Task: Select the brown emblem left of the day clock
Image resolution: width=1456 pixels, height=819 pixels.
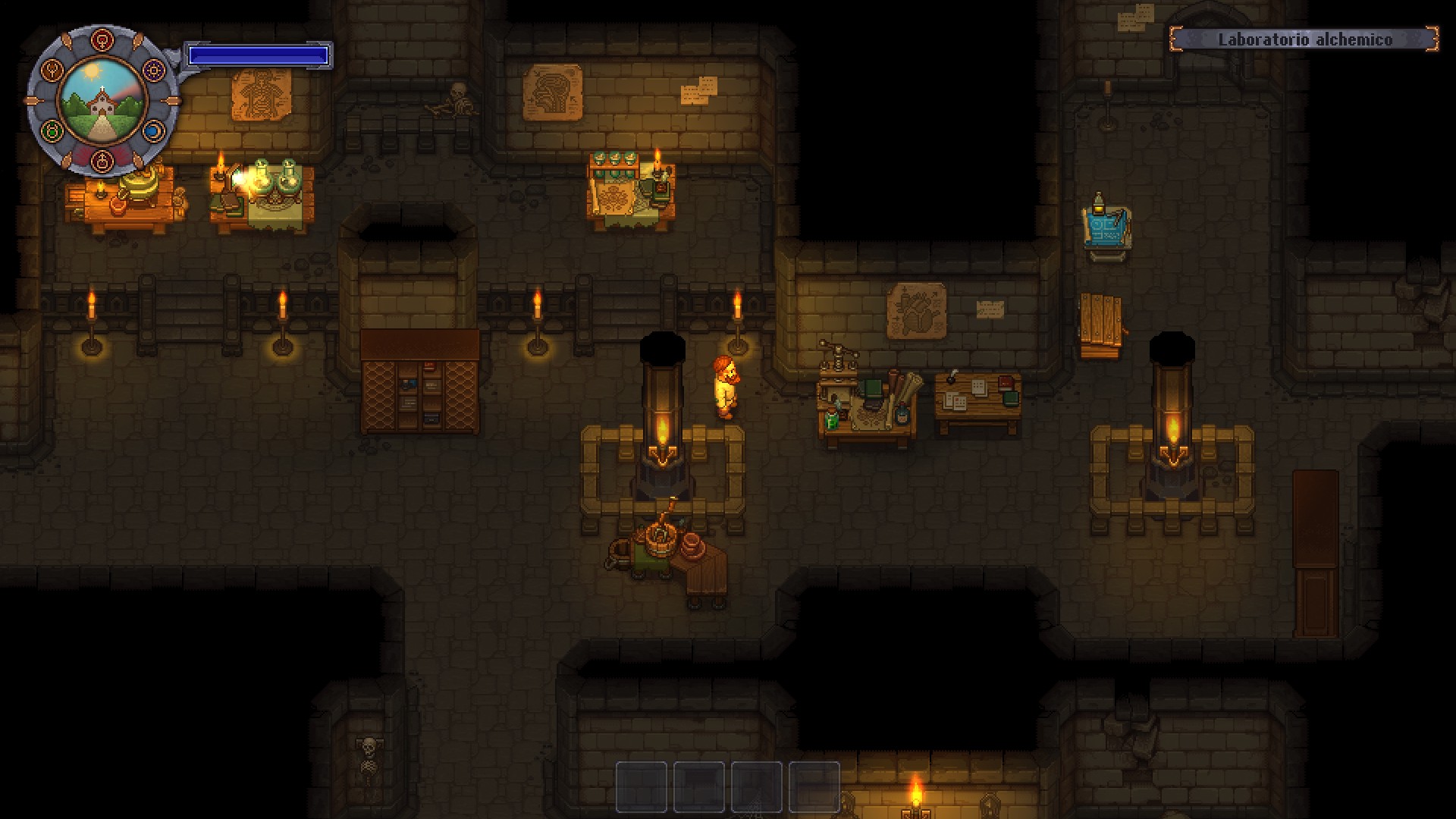Action: [x=52, y=70]
